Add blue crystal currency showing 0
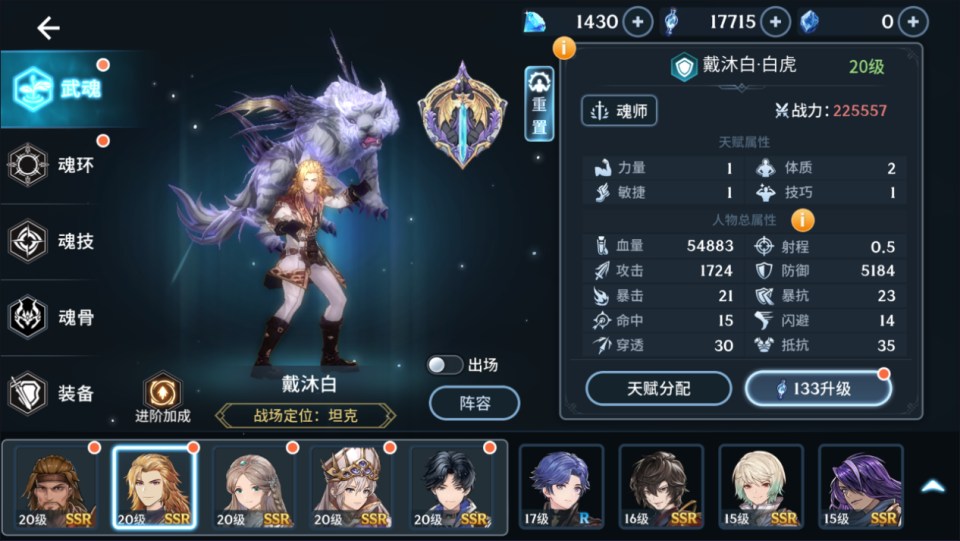 (912, 22)
